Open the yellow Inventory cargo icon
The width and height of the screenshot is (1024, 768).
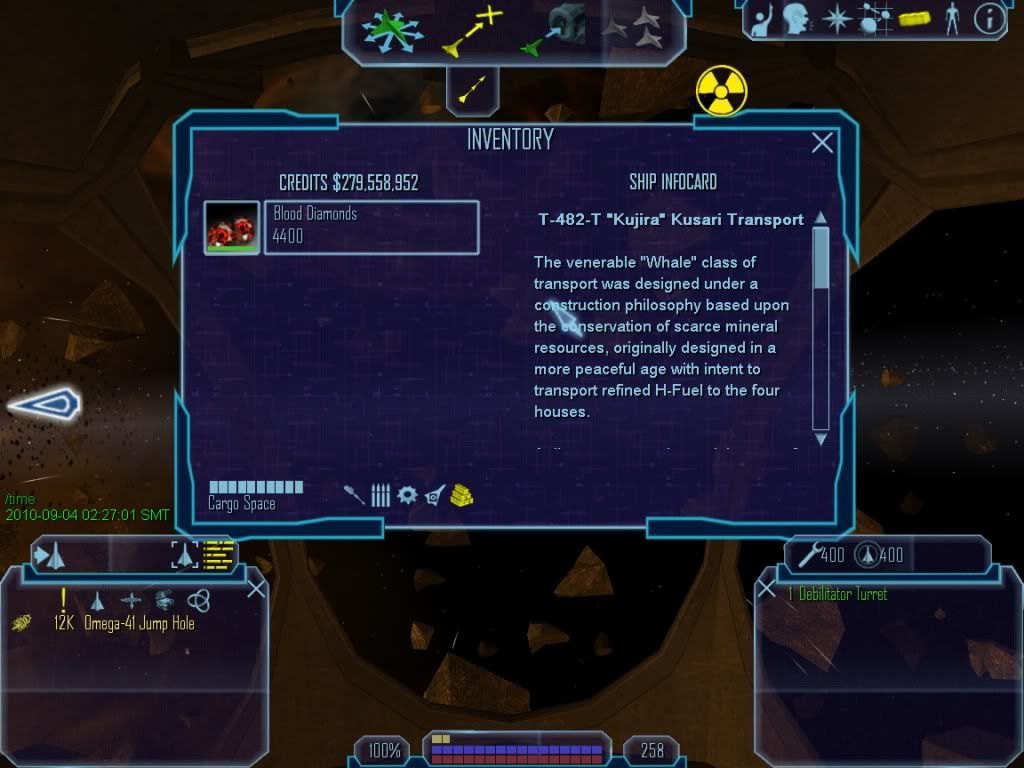915,19
